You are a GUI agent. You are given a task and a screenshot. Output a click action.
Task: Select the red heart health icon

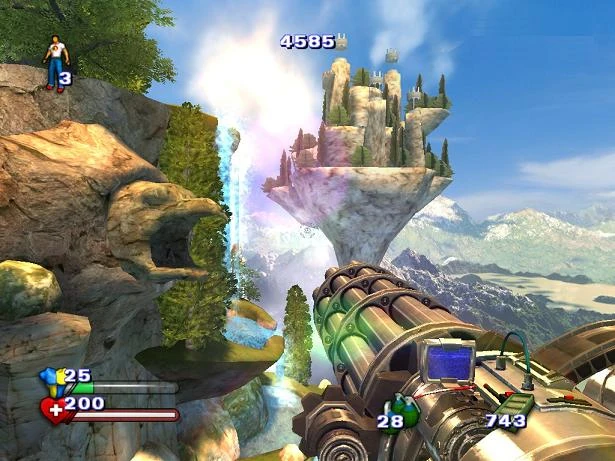click(x=53, y=408)
